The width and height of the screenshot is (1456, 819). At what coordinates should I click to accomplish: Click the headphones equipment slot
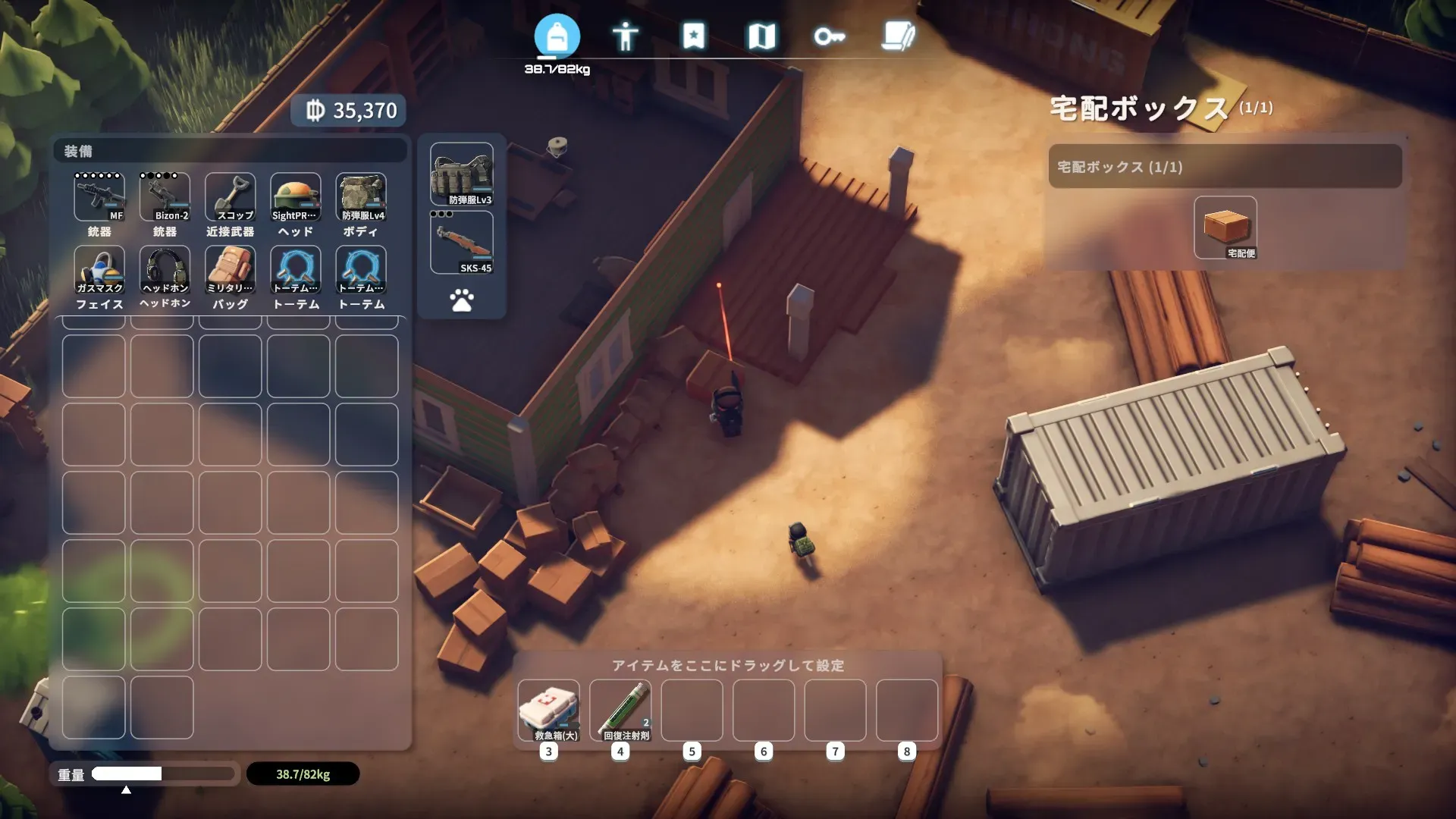(165, 270)
